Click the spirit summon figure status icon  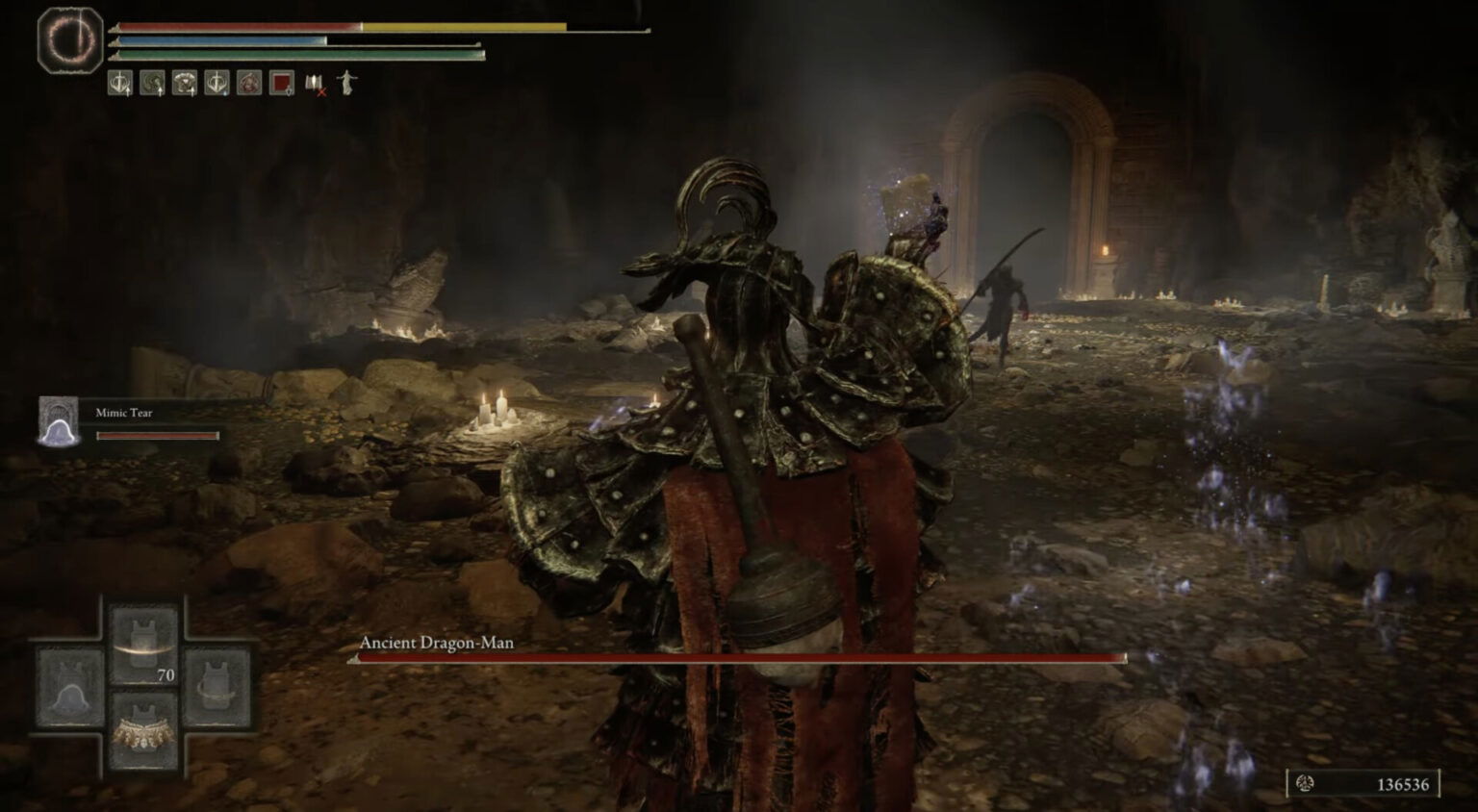tap(344, 85)
